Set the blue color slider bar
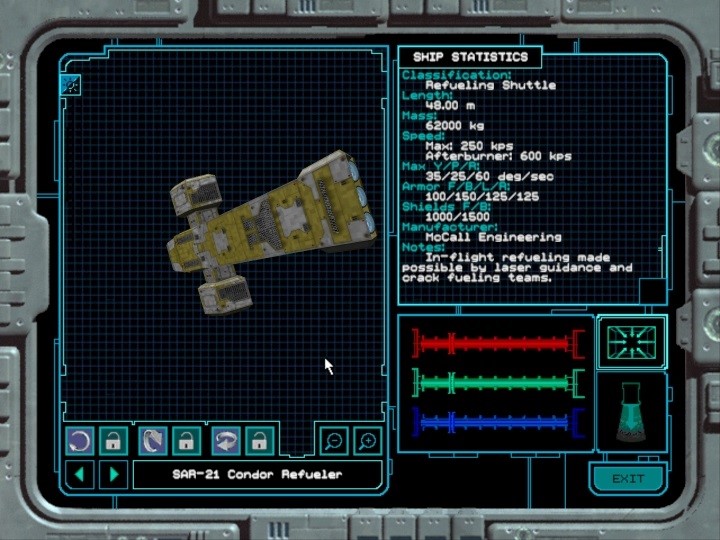This screenshot has height=540, width=720. pos(497,421)
